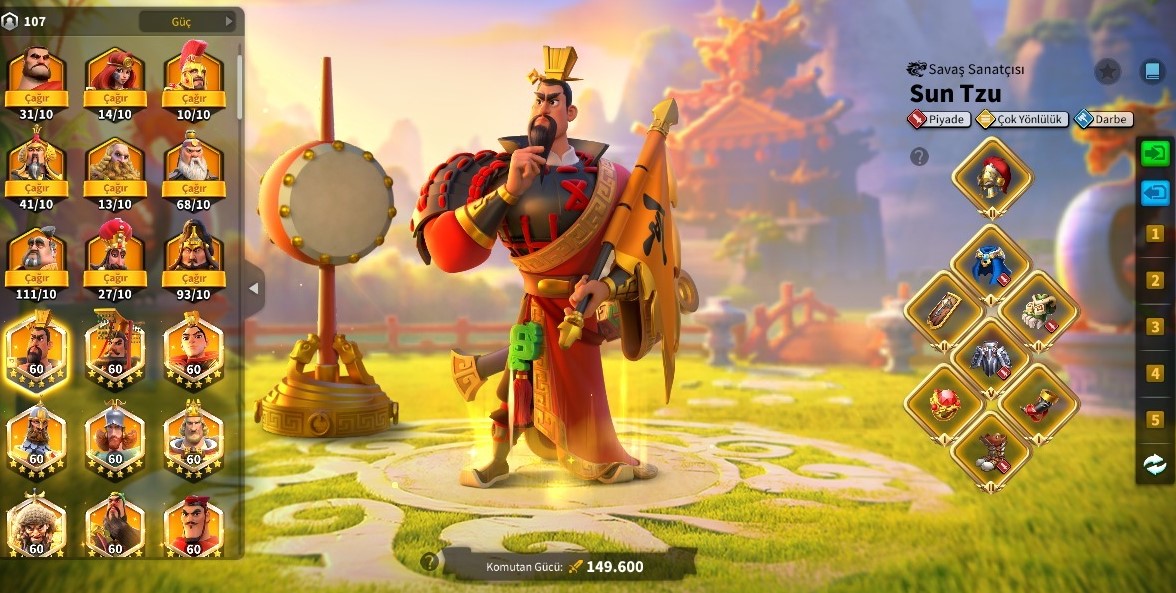Toggle the star favorite button
1176x593 pixels.
tap(1107, 71)
